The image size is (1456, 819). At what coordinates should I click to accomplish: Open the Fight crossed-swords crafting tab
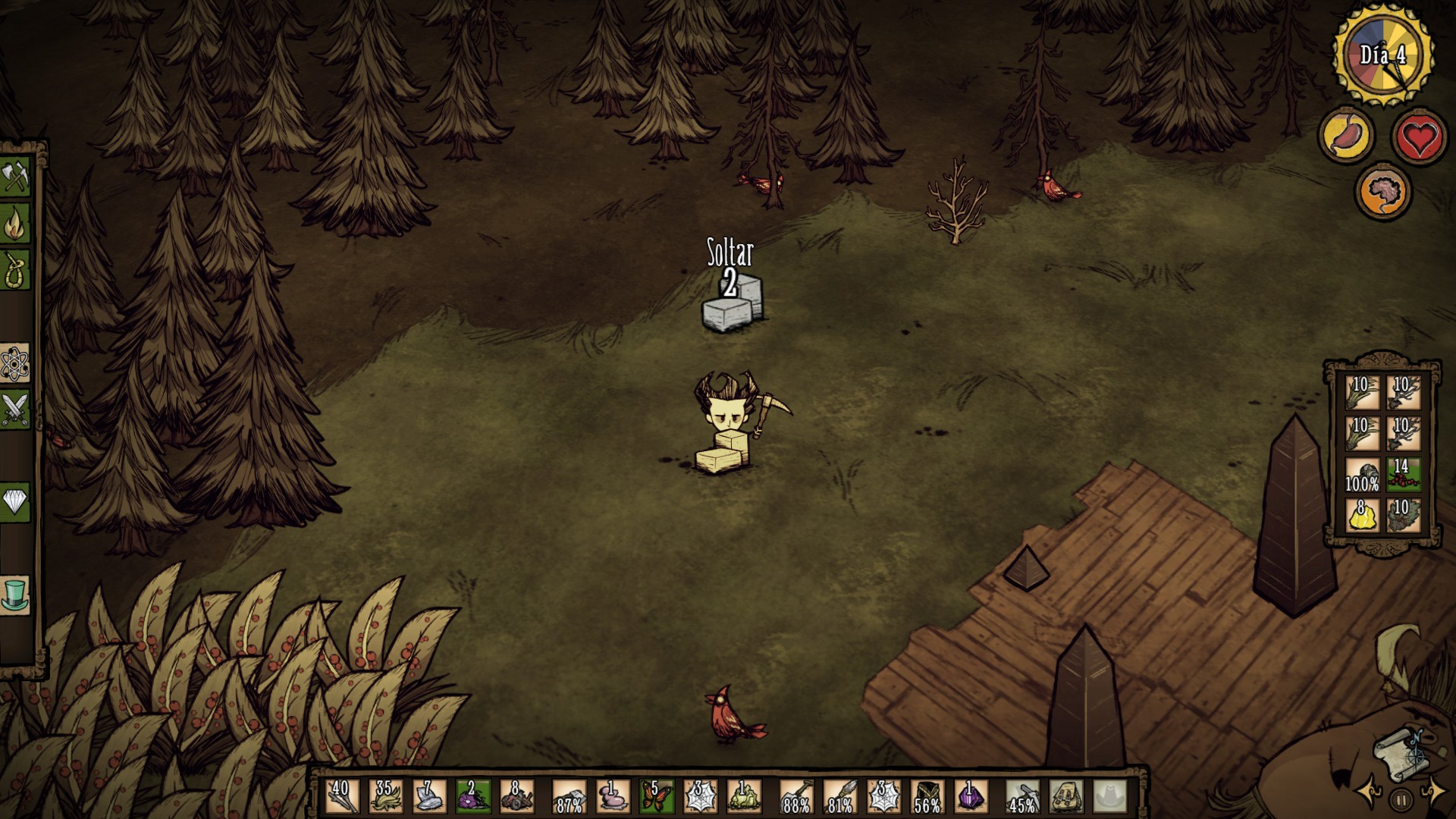[14, 409]
